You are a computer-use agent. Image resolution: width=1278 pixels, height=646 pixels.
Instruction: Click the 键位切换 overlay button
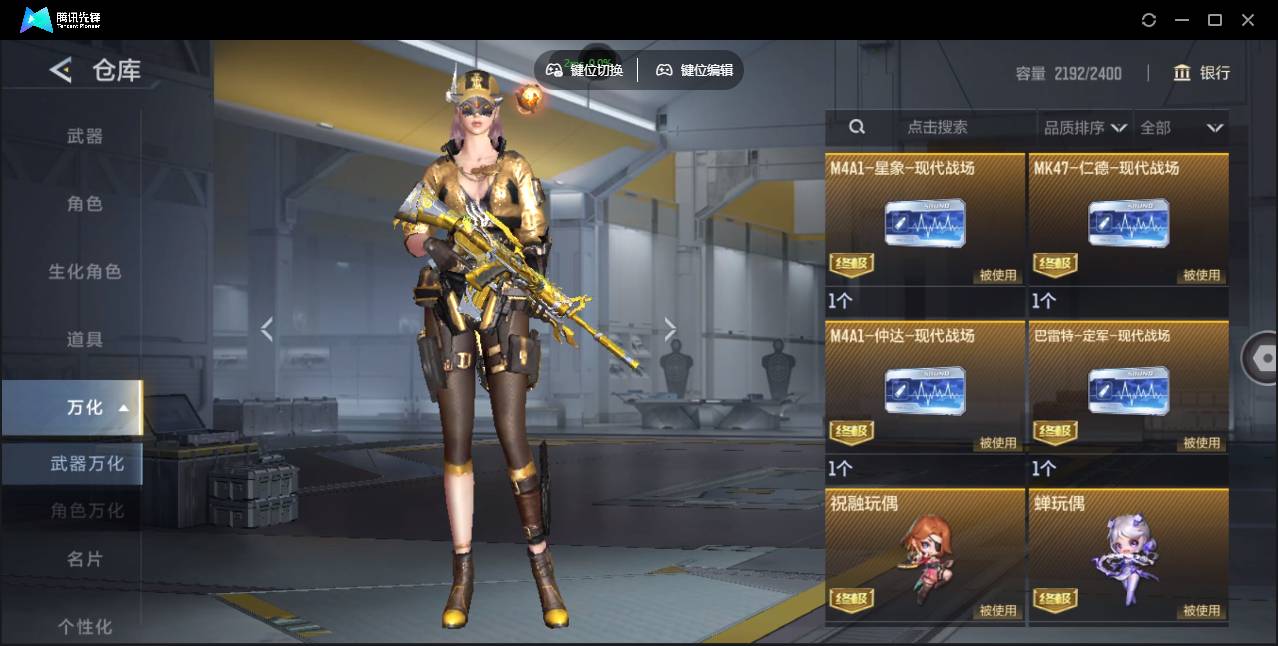click(x=585, y=70)
